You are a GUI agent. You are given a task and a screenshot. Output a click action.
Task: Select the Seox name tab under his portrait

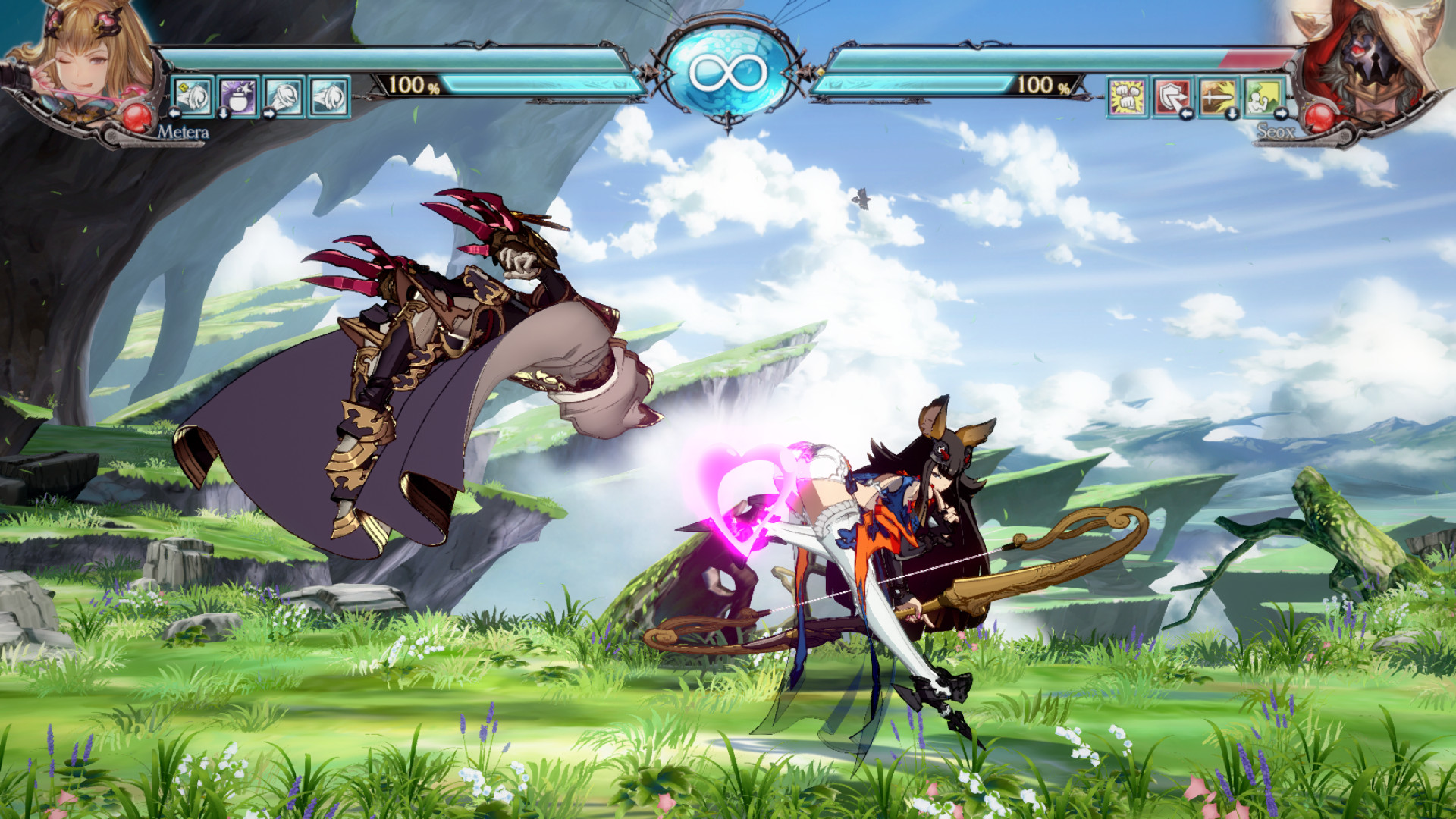pos(1278,132)
